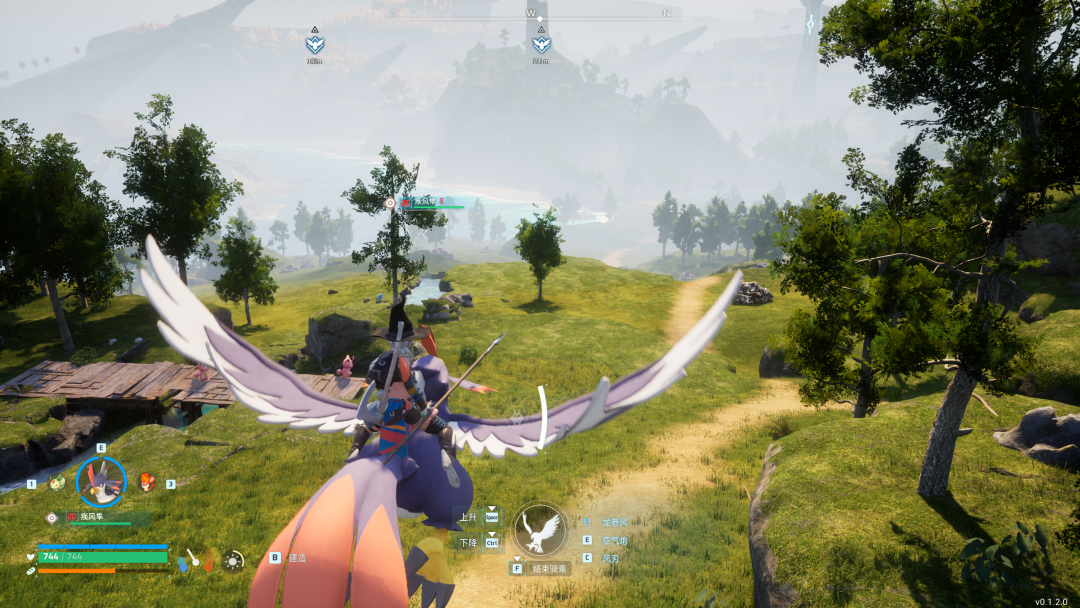1080x608 pixels.
Task: Click the 建造 build label
Action: [297, 557]
